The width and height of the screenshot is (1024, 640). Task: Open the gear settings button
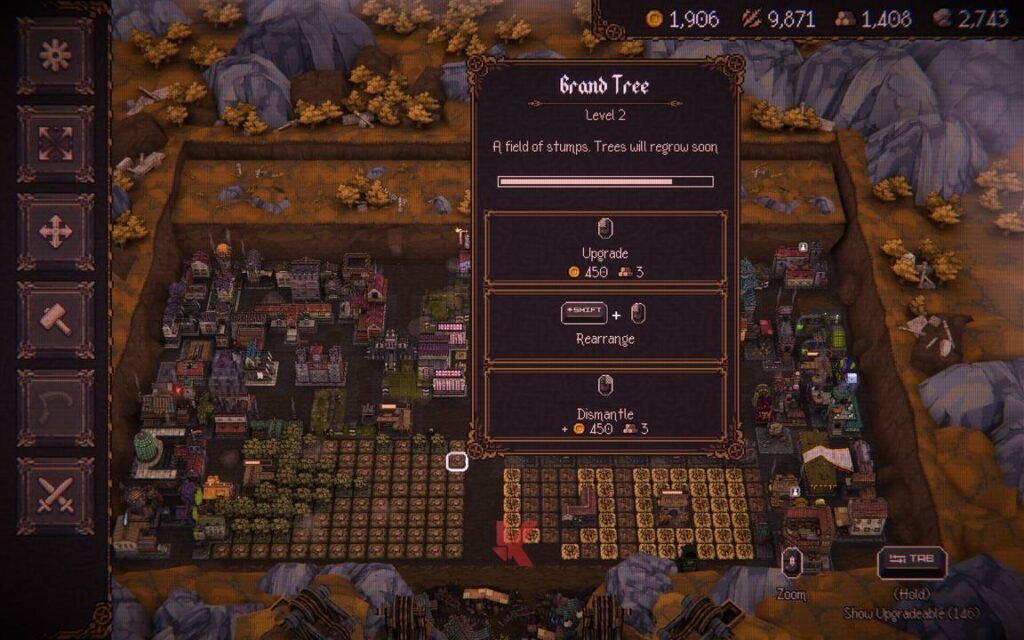(56, 56)
